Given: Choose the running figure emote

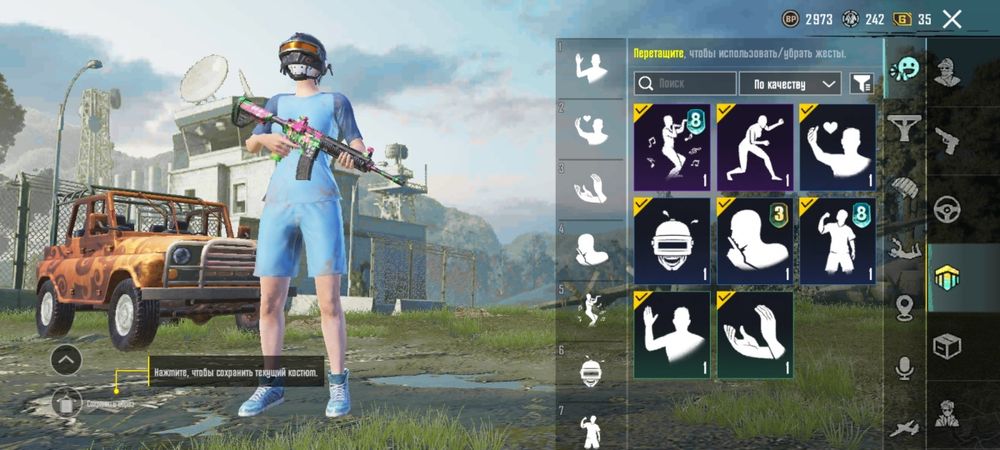Looking at the screenshot, I should coord(755,147).
